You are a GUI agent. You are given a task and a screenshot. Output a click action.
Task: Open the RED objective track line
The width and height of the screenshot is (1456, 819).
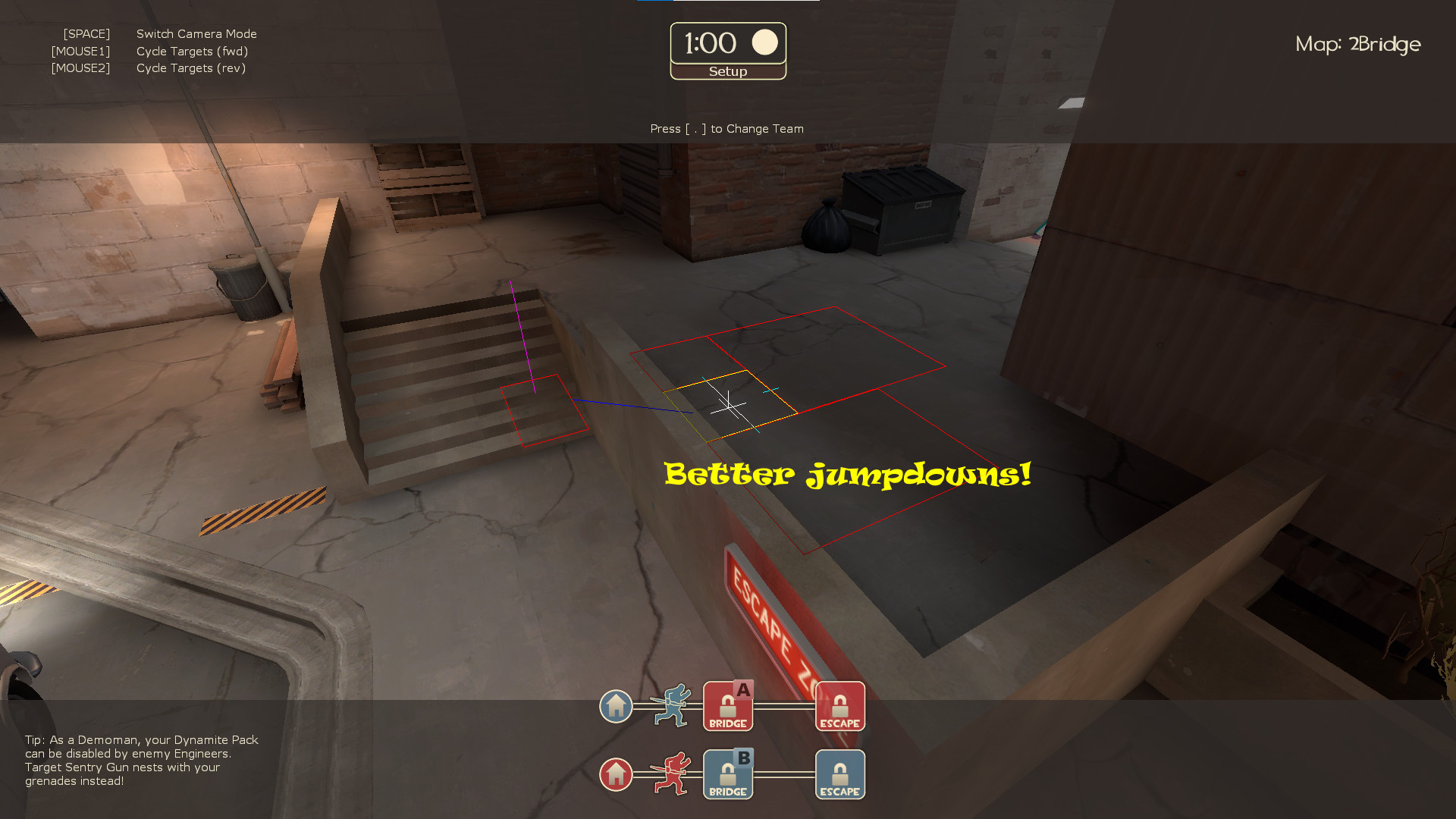point(785,774)
